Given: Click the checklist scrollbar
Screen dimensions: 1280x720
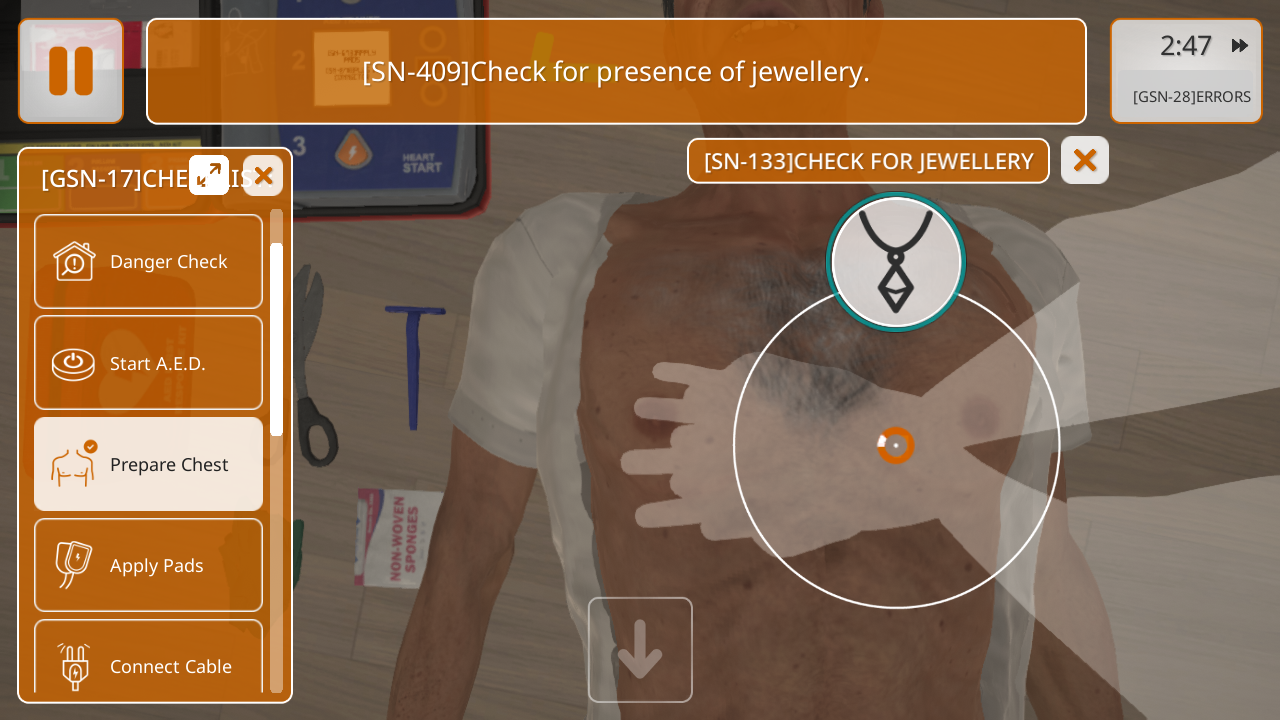Looking at the screenshot, I should (276, 340).
